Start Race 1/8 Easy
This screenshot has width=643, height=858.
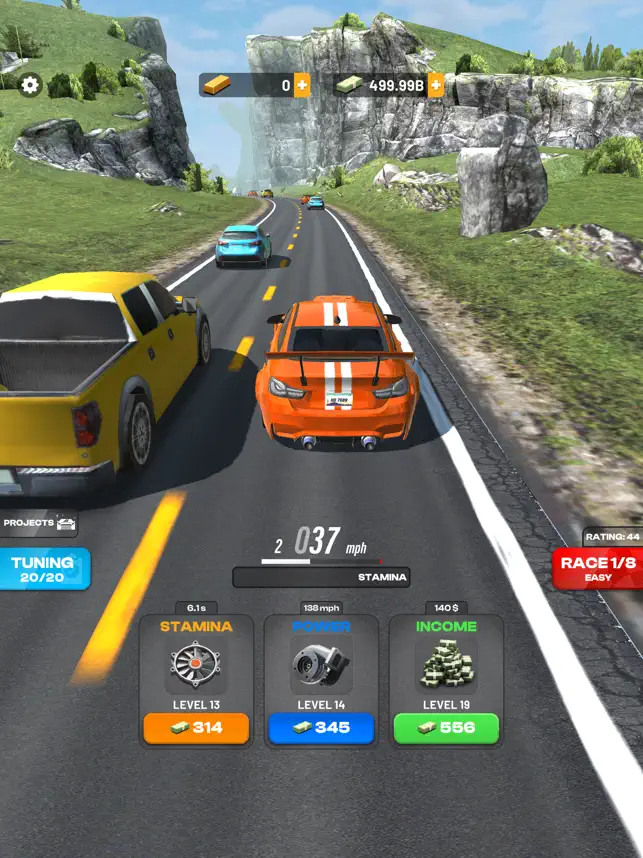pyautogui.click(x=598, y=569)
